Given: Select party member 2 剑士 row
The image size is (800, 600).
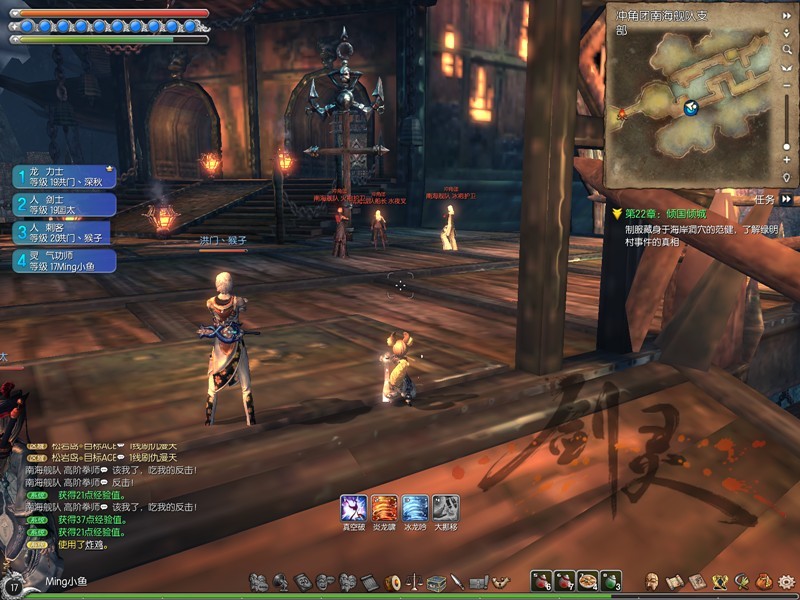Looking at the screenshot, I should click(64, 205).
